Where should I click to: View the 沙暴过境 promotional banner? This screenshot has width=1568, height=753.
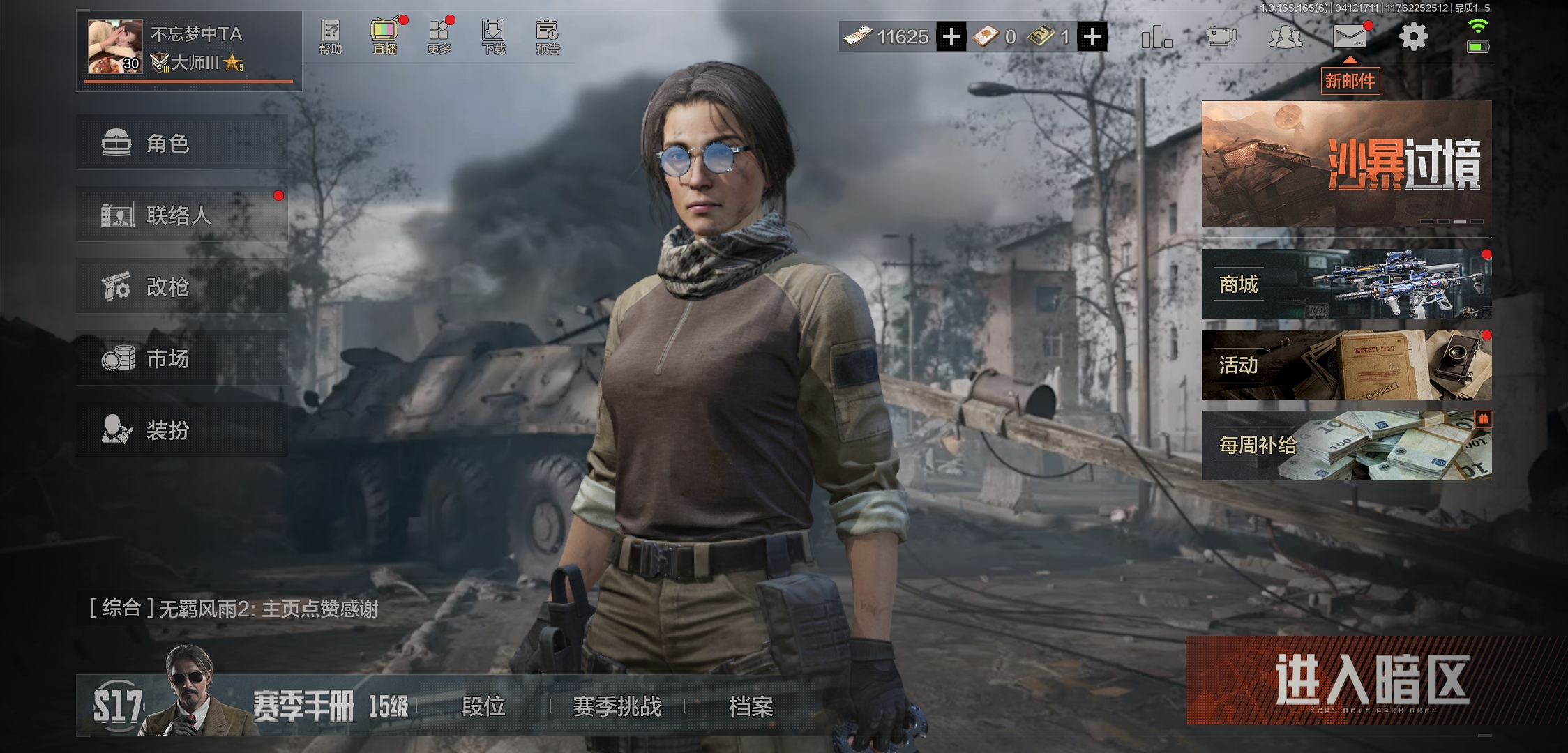tap(1345, 164)
